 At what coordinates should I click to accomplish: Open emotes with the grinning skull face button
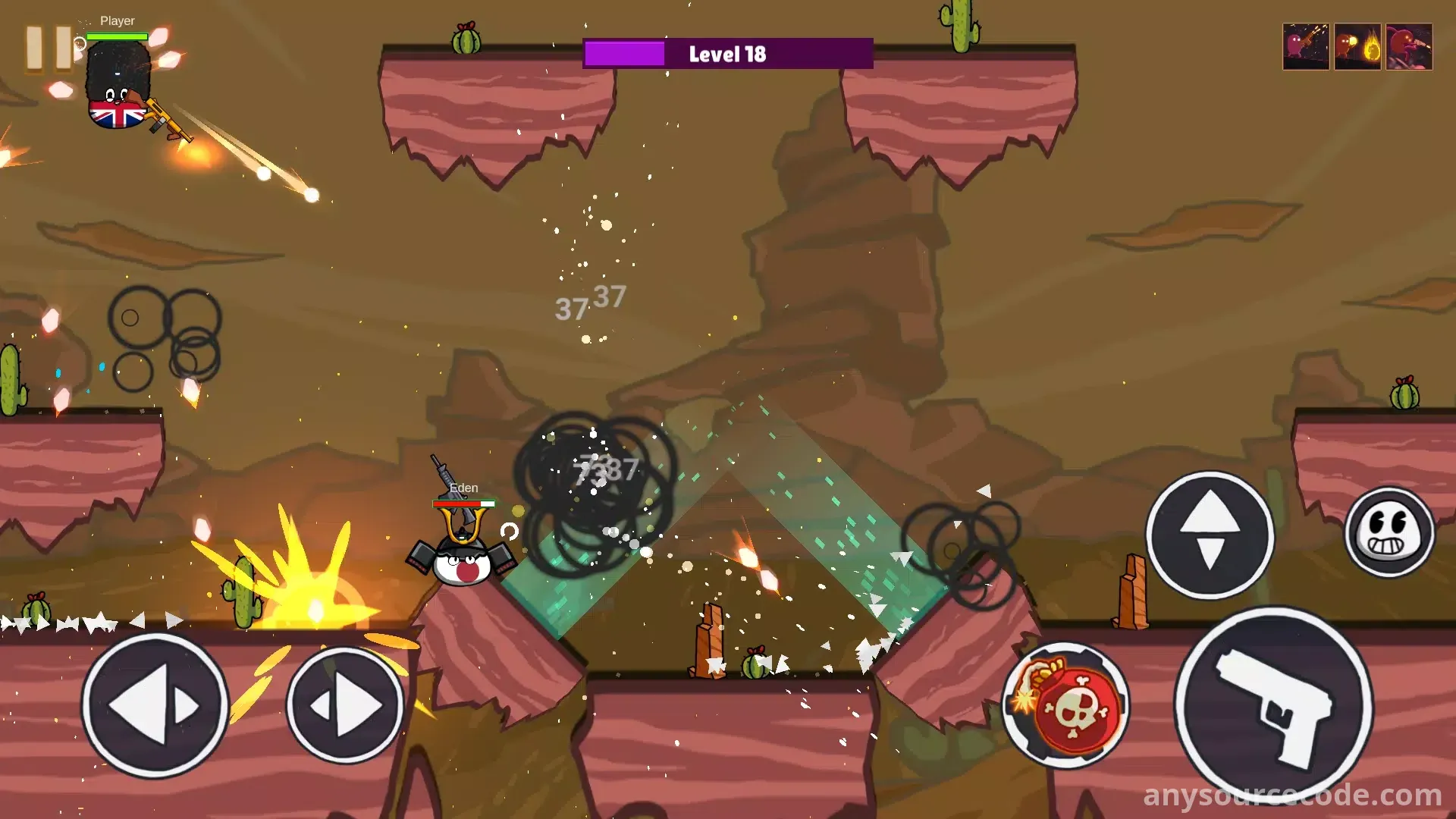tap(1389, 532)
